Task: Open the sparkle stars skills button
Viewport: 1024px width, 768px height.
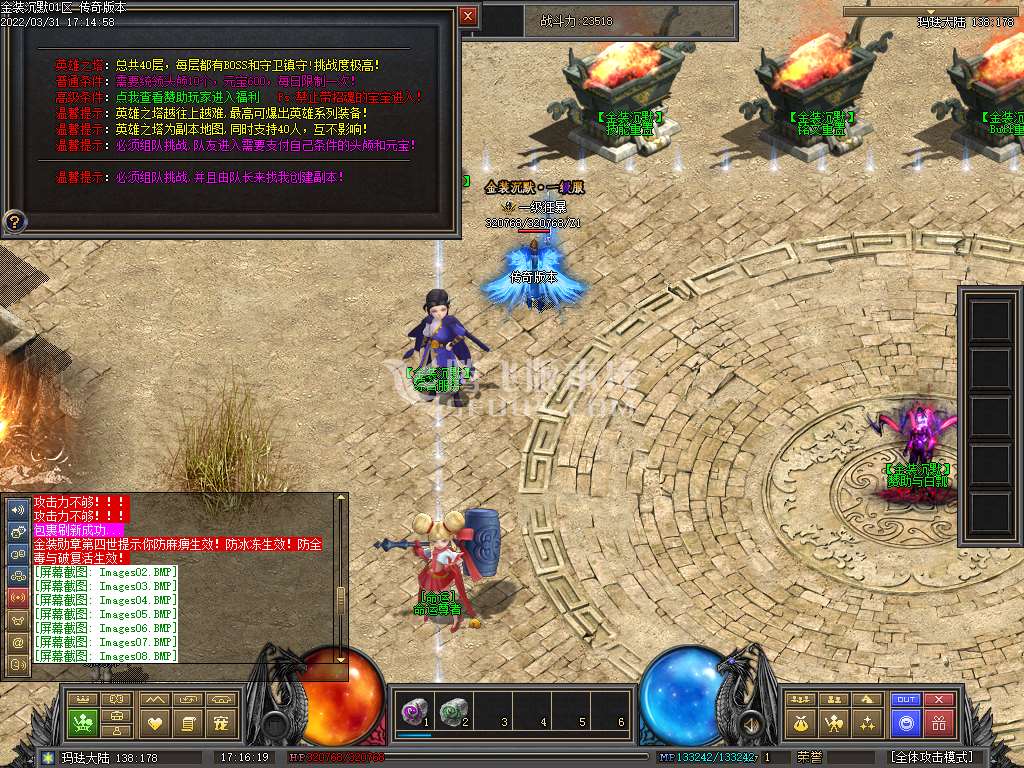Action: (868, 722)
